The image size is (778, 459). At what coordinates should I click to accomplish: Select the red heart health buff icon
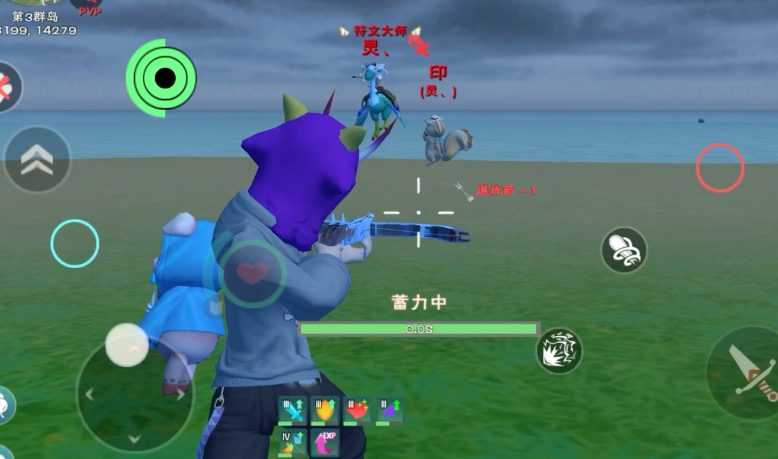358,411
